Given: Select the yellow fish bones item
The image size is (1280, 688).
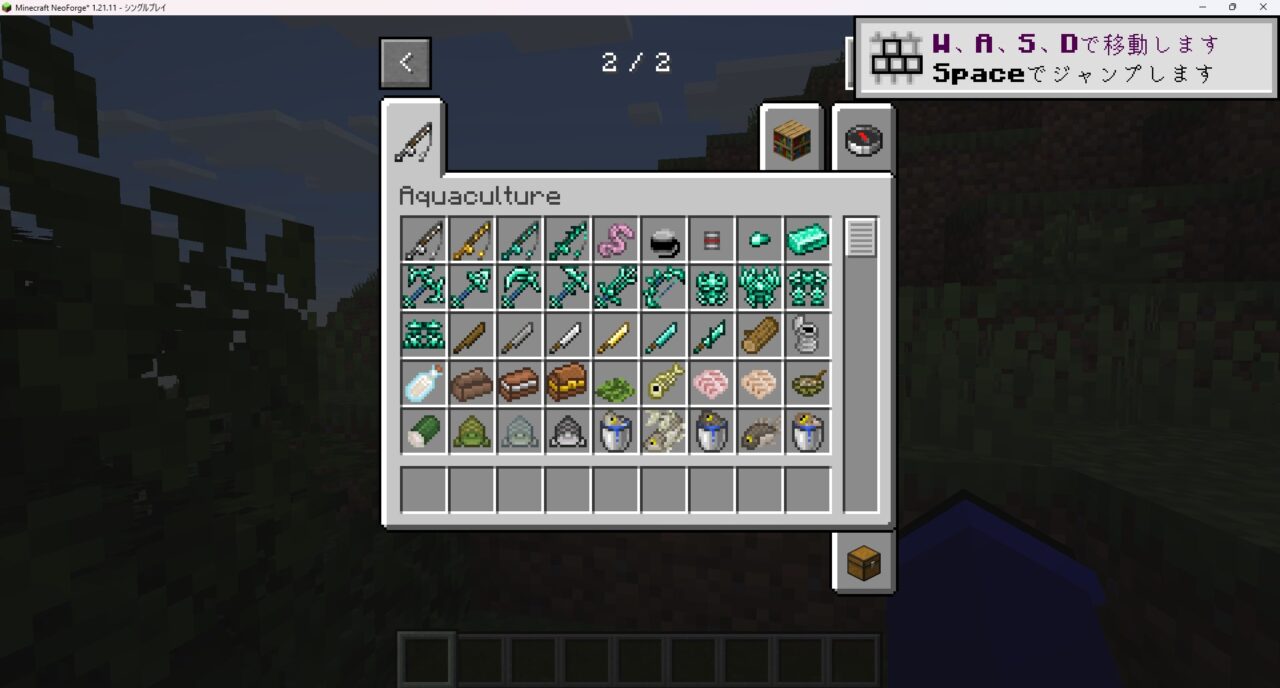Looking at the screenshot, I should [664, 384].
